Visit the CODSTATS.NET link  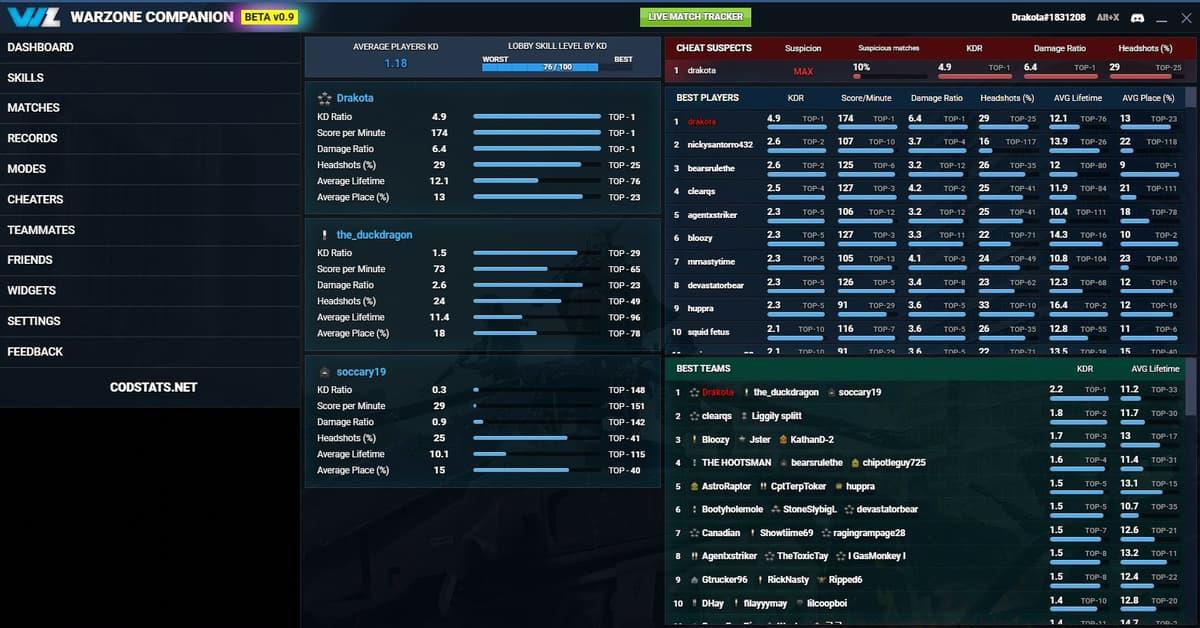(153, 387)
